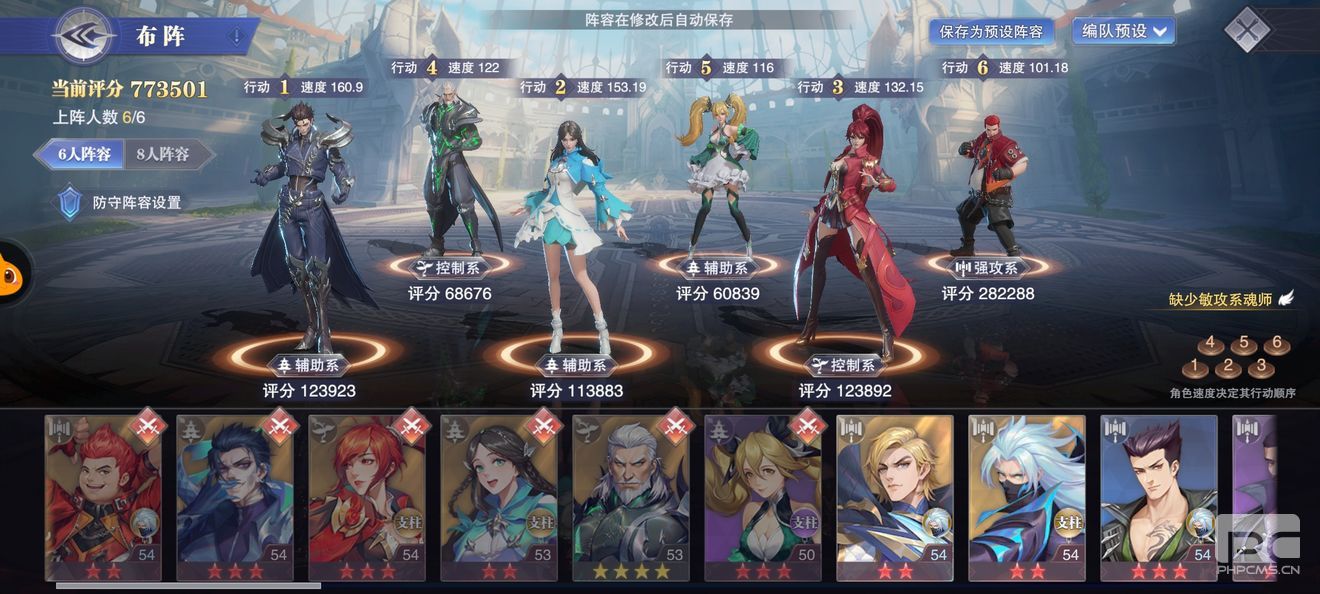
Task: Open the orange mascot side bubble
Action: pos(10,273)
